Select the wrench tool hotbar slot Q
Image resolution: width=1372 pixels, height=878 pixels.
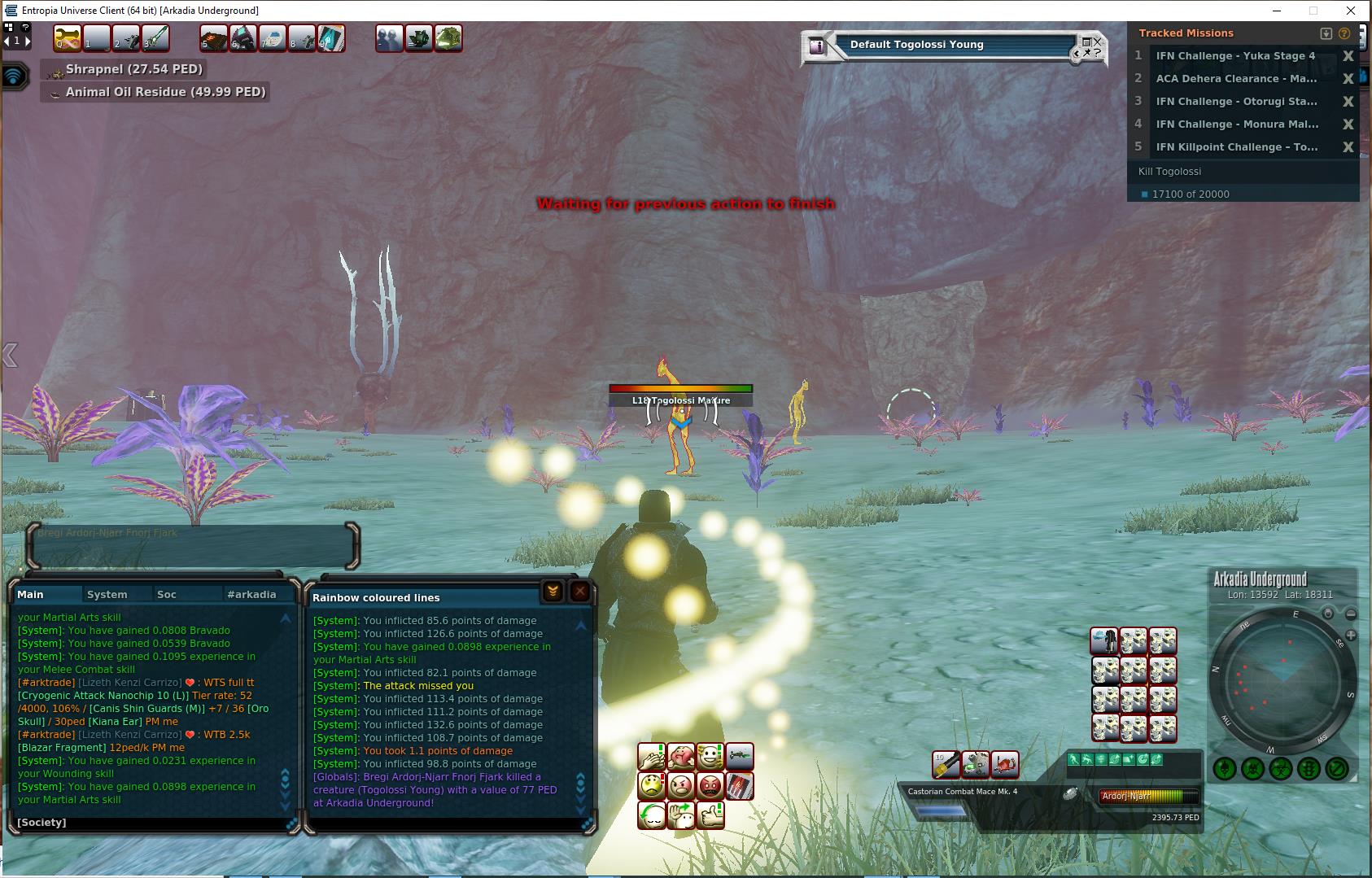[x=68, y=38]
